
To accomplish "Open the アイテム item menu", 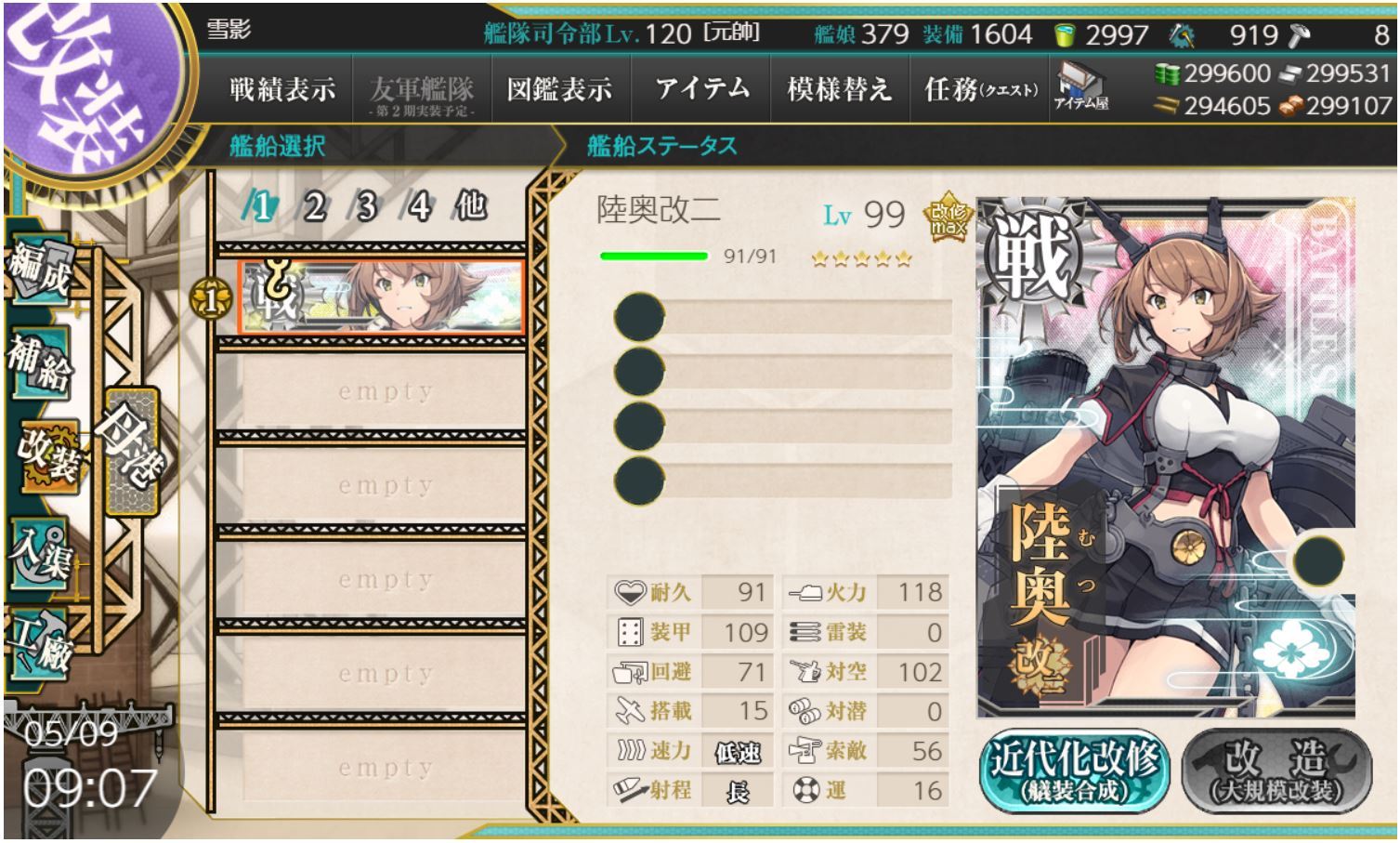I will click(x=701, y=90).
